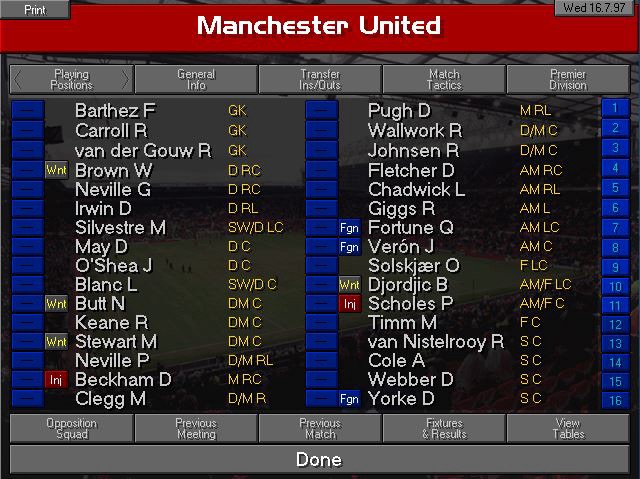Click the Print button
Image resolution: width=640 pixels, height=479 pixels.
coord(34,9)
